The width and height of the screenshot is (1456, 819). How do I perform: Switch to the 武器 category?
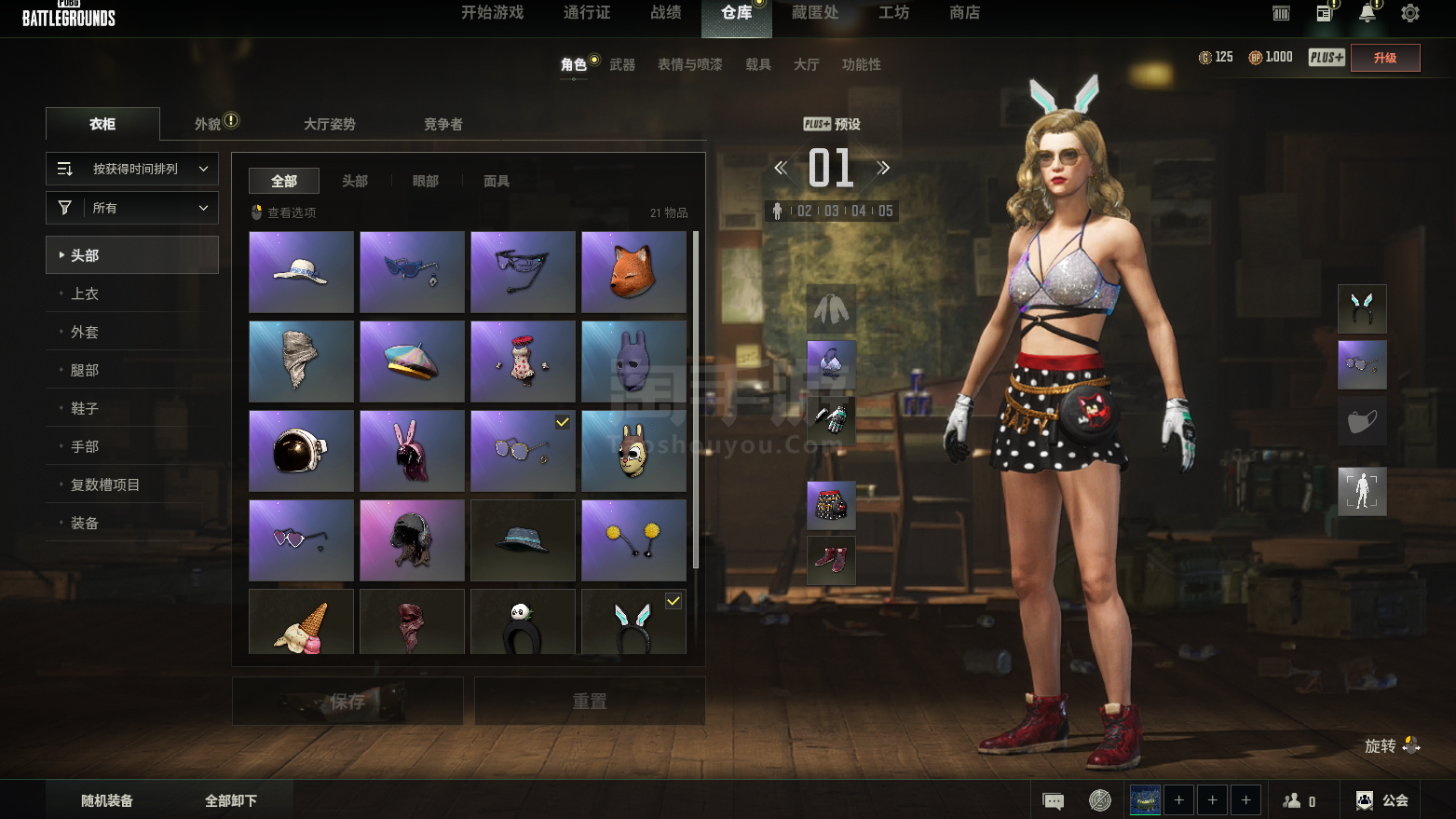pos(622,64)
